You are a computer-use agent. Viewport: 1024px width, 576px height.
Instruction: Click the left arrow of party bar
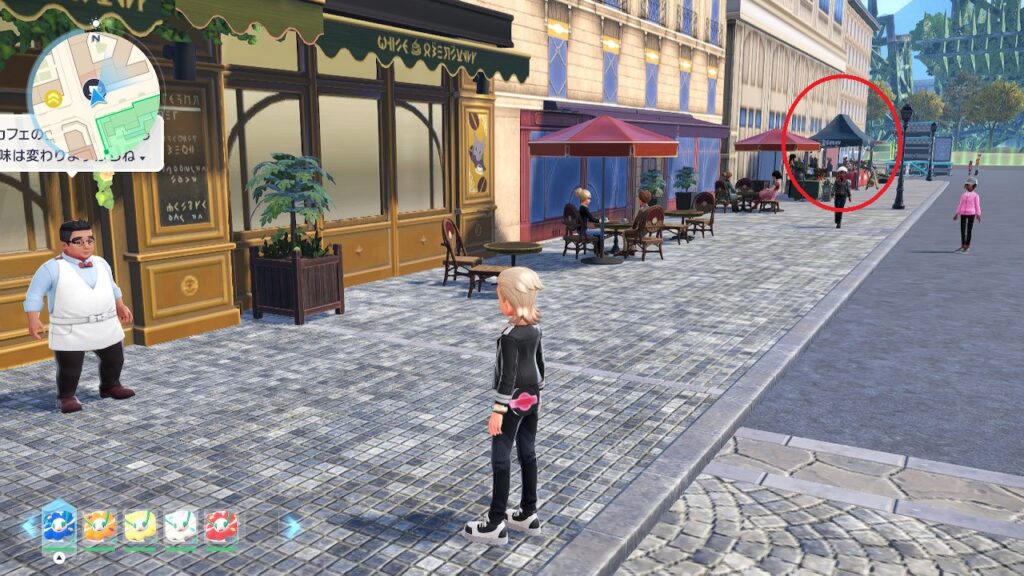[27, 527]
